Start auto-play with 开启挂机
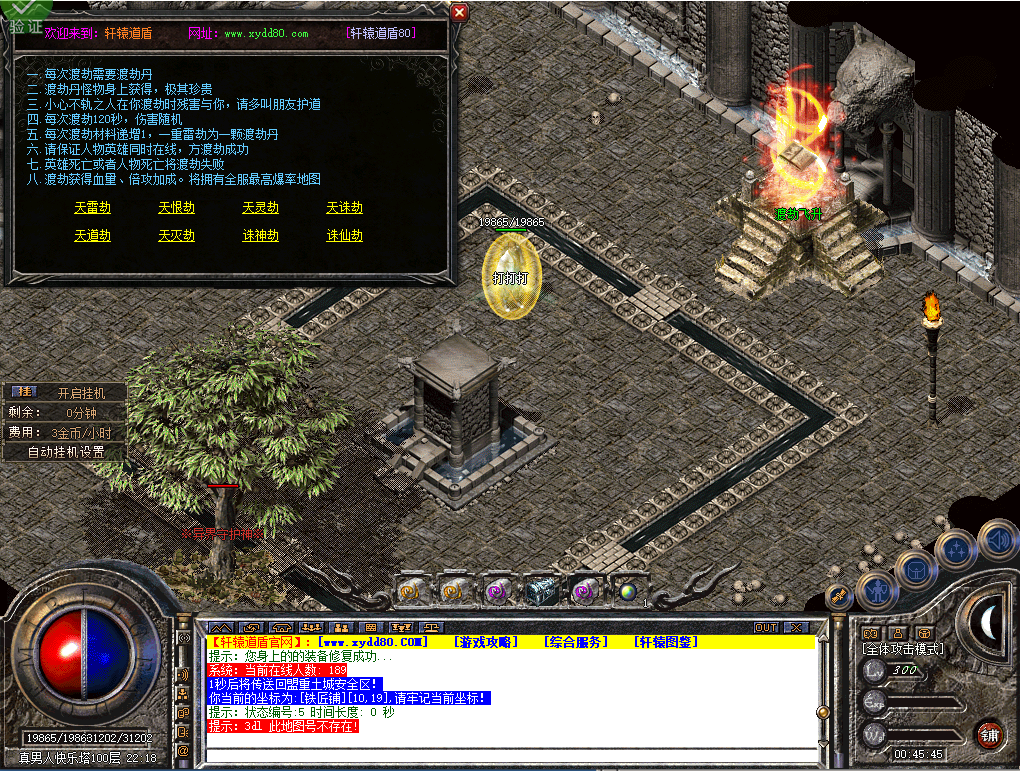The image size is (1020, 771). [x=79, y=393]
